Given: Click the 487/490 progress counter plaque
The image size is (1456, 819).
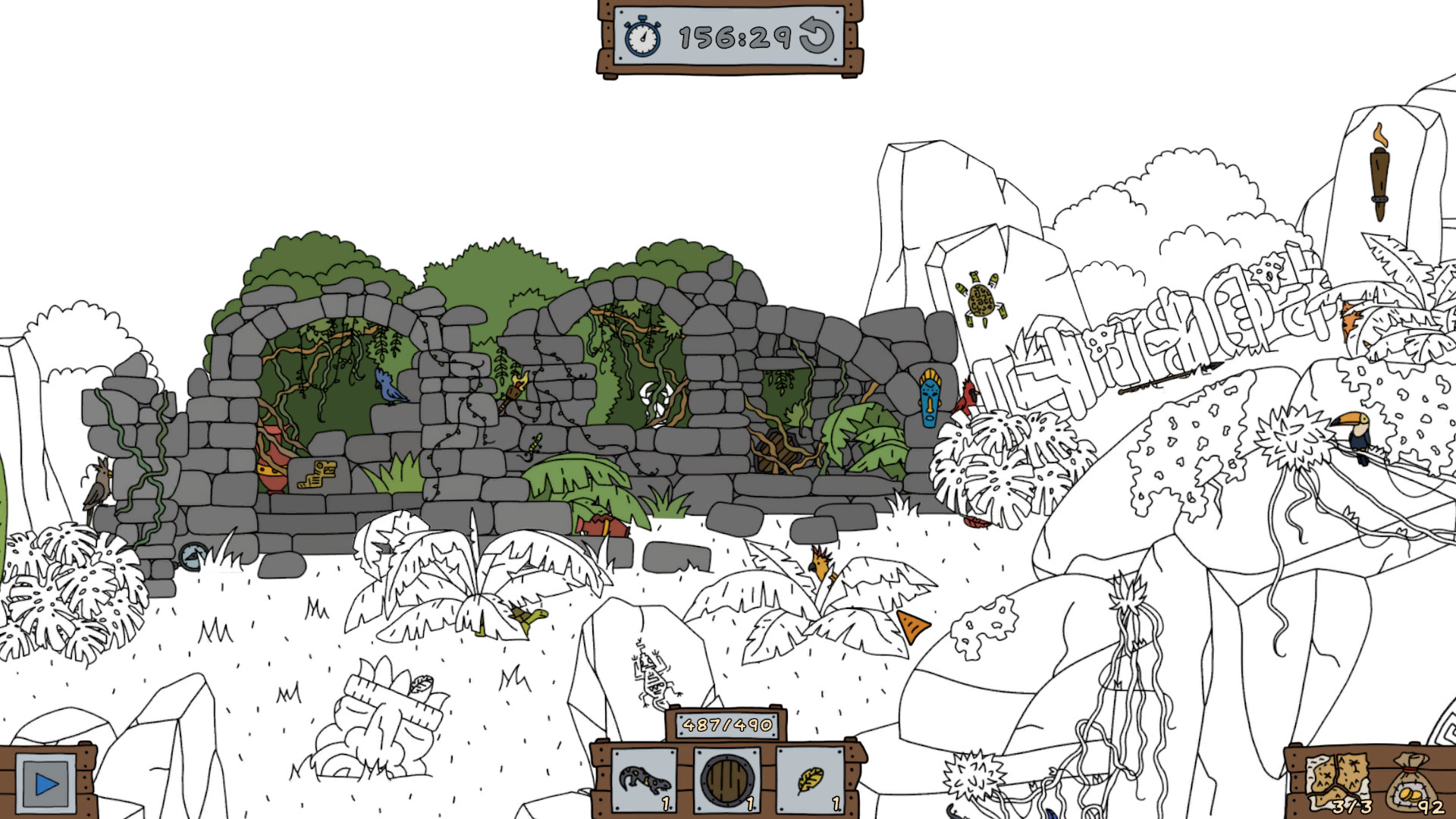Looking at the screenshot, I should pos(726,726).
